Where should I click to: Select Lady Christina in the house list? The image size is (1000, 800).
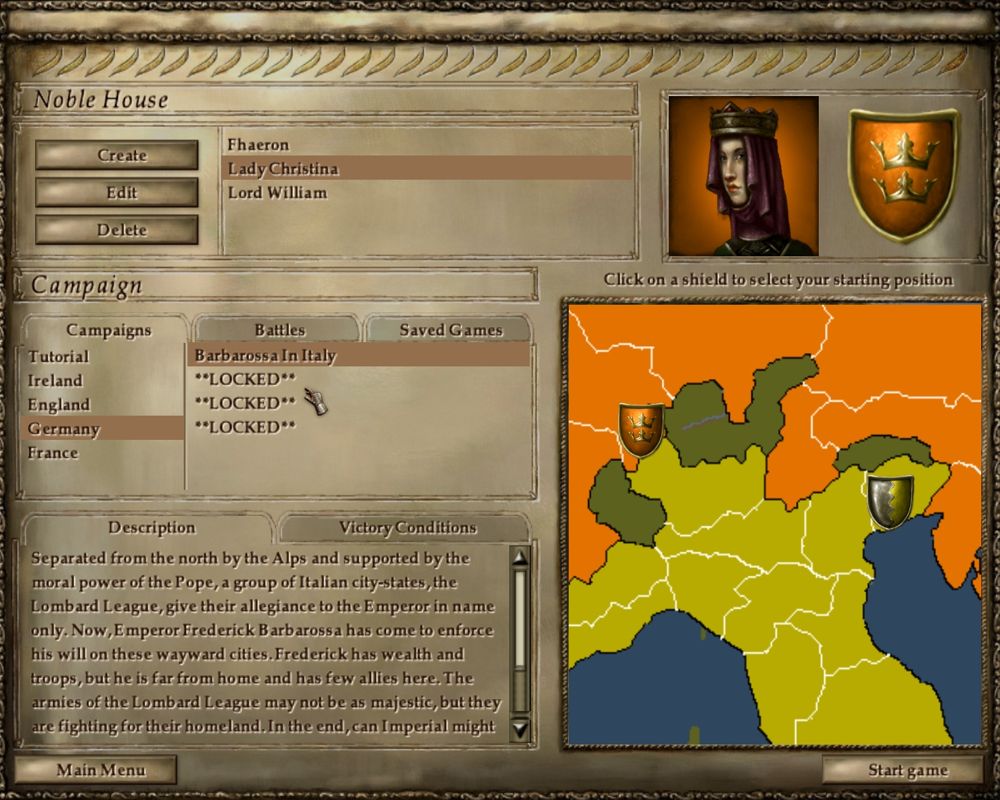pyautogui.click(x=283, y=169)
